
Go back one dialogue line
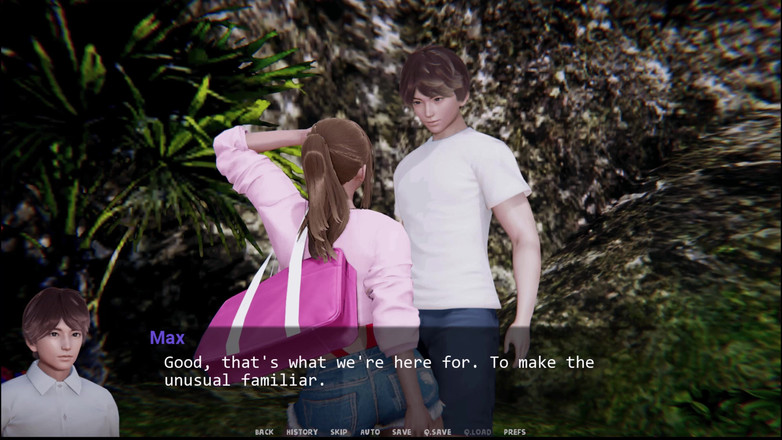pyautogui.click(x=264, y=432)
